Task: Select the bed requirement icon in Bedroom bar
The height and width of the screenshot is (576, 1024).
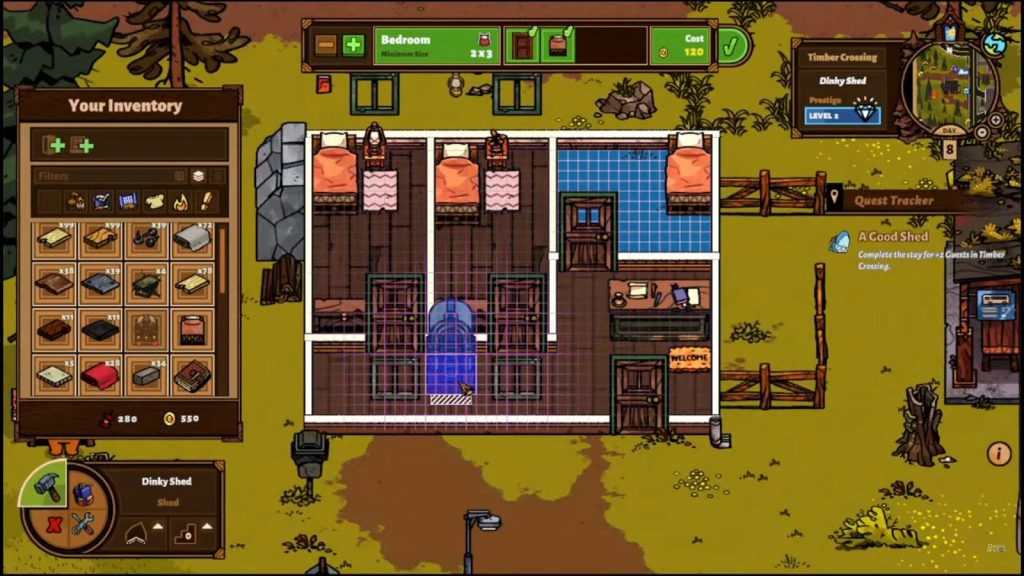Action: click(558, 46)
